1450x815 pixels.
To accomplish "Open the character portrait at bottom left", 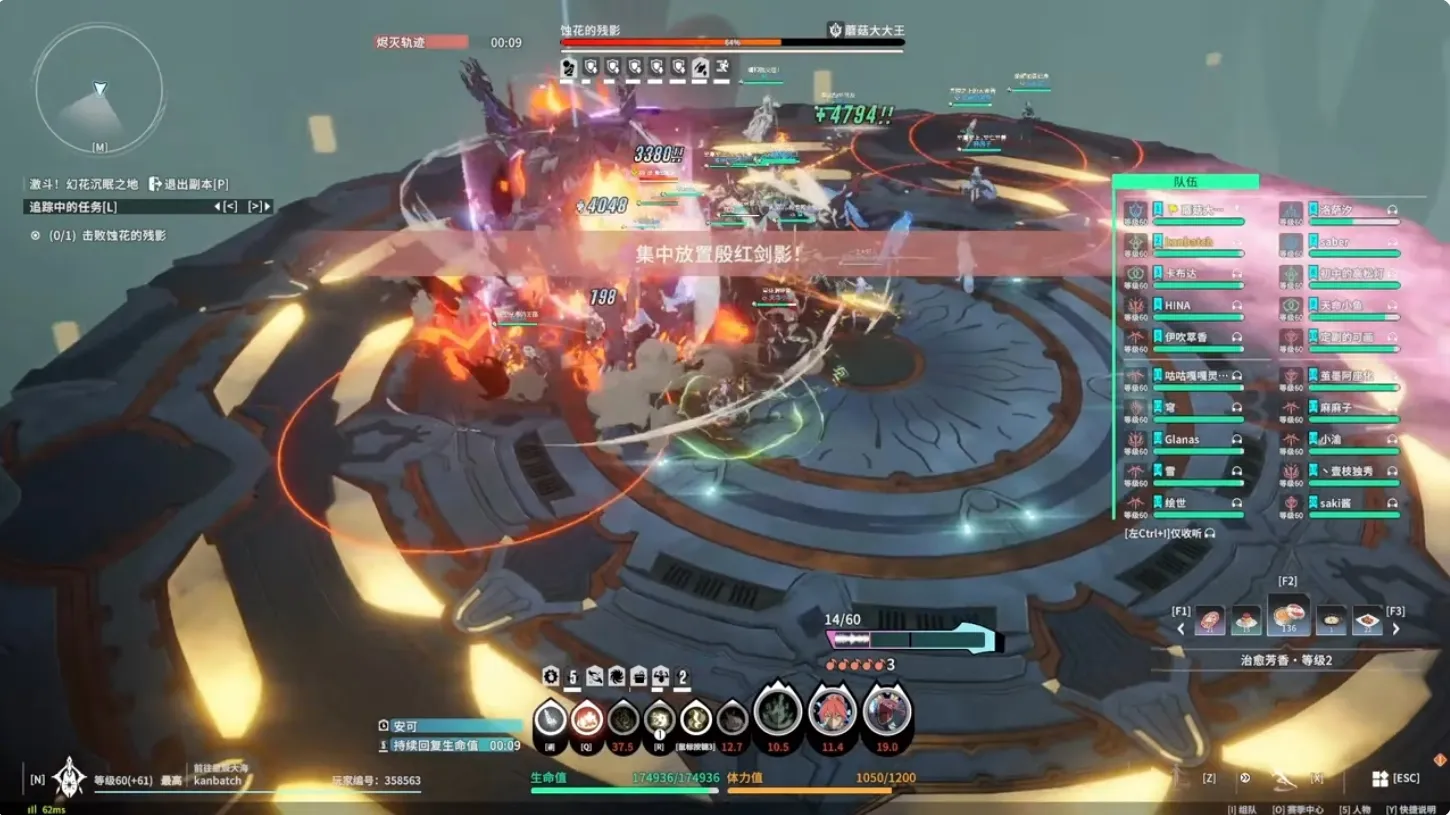I will tap(68, 778).
